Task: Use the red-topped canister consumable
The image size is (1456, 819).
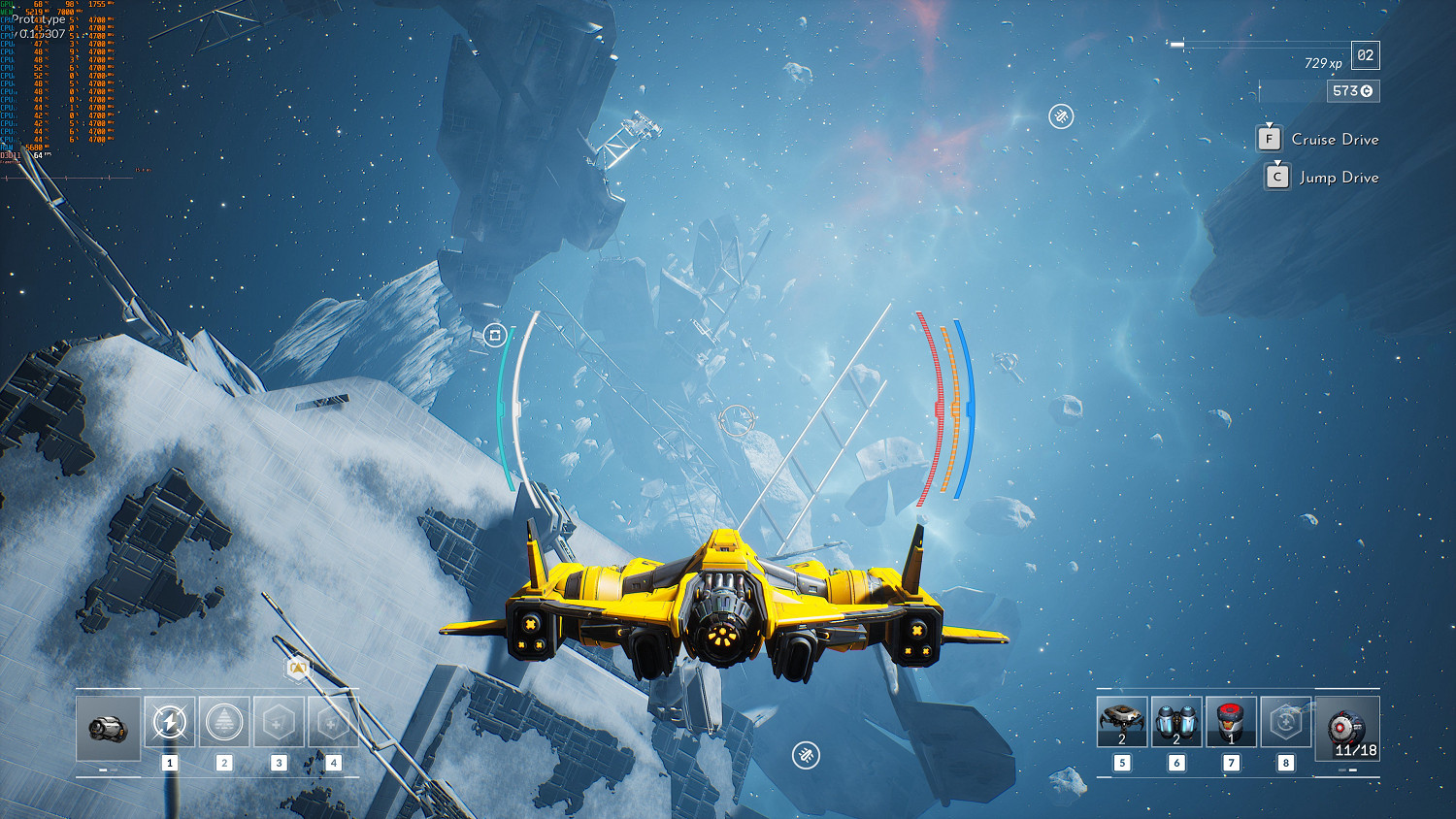Action: (1231, 722)
